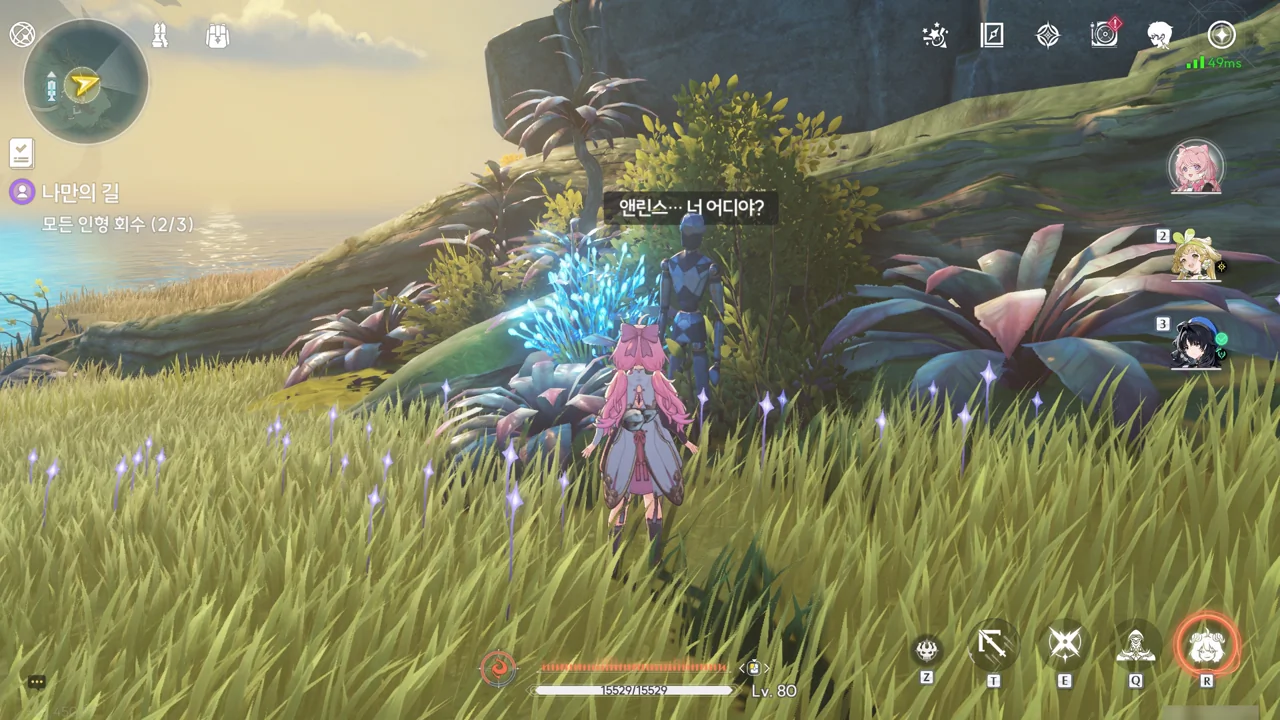Screen dimensions: 1280x720
Task: Open the character head profile icon
Action: click(x=1160, y=36)
